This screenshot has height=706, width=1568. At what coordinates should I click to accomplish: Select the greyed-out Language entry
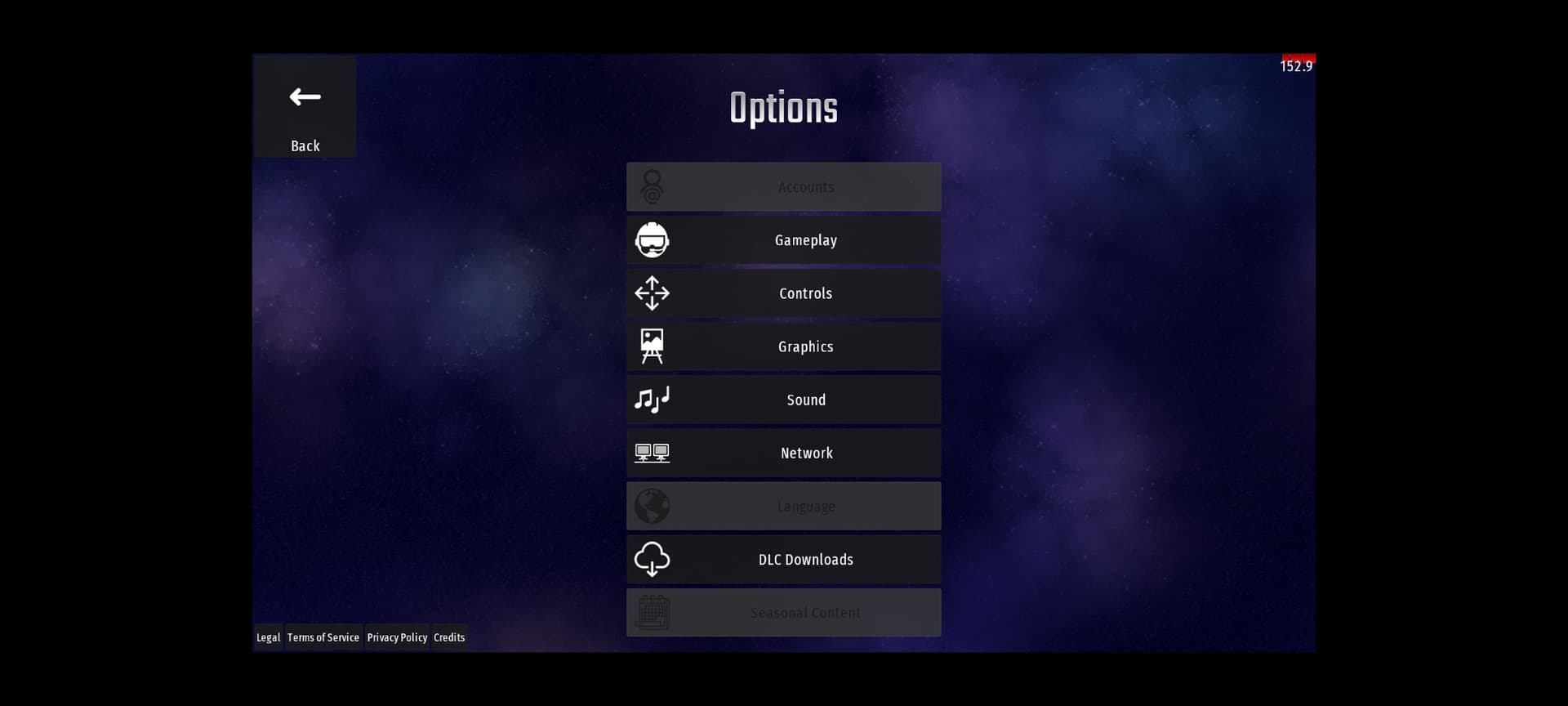(783, 507)
